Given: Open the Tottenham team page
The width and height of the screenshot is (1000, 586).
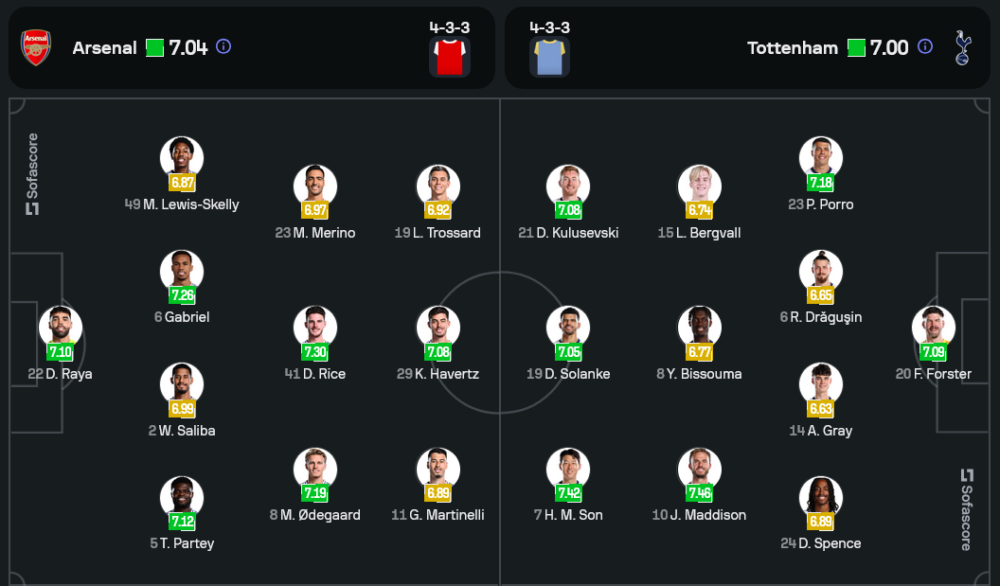Looking at the screenshot, I should [x=792, y=48].
